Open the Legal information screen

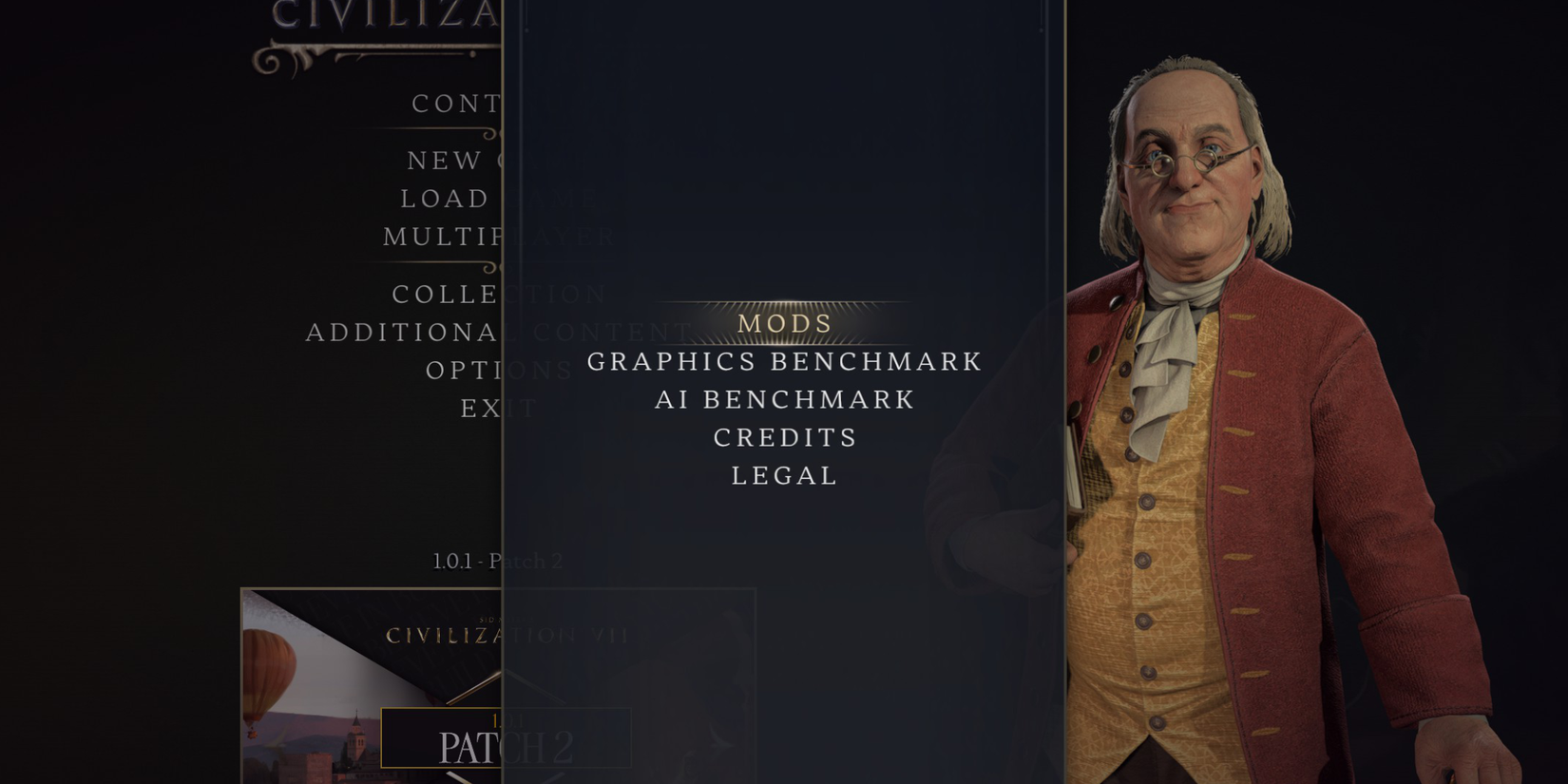[783, 475]
